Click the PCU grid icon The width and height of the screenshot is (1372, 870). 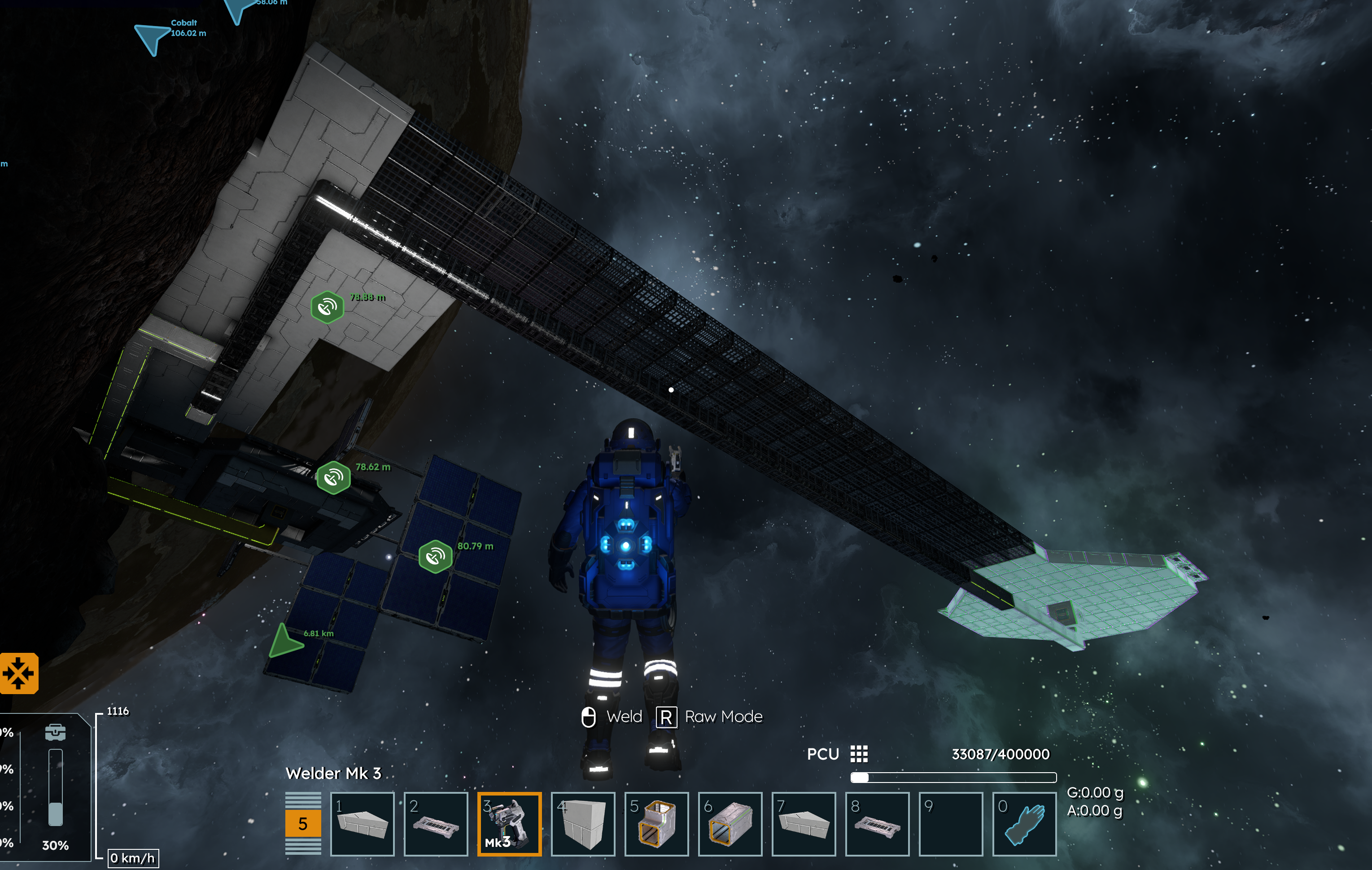click(x=859, y=754)
